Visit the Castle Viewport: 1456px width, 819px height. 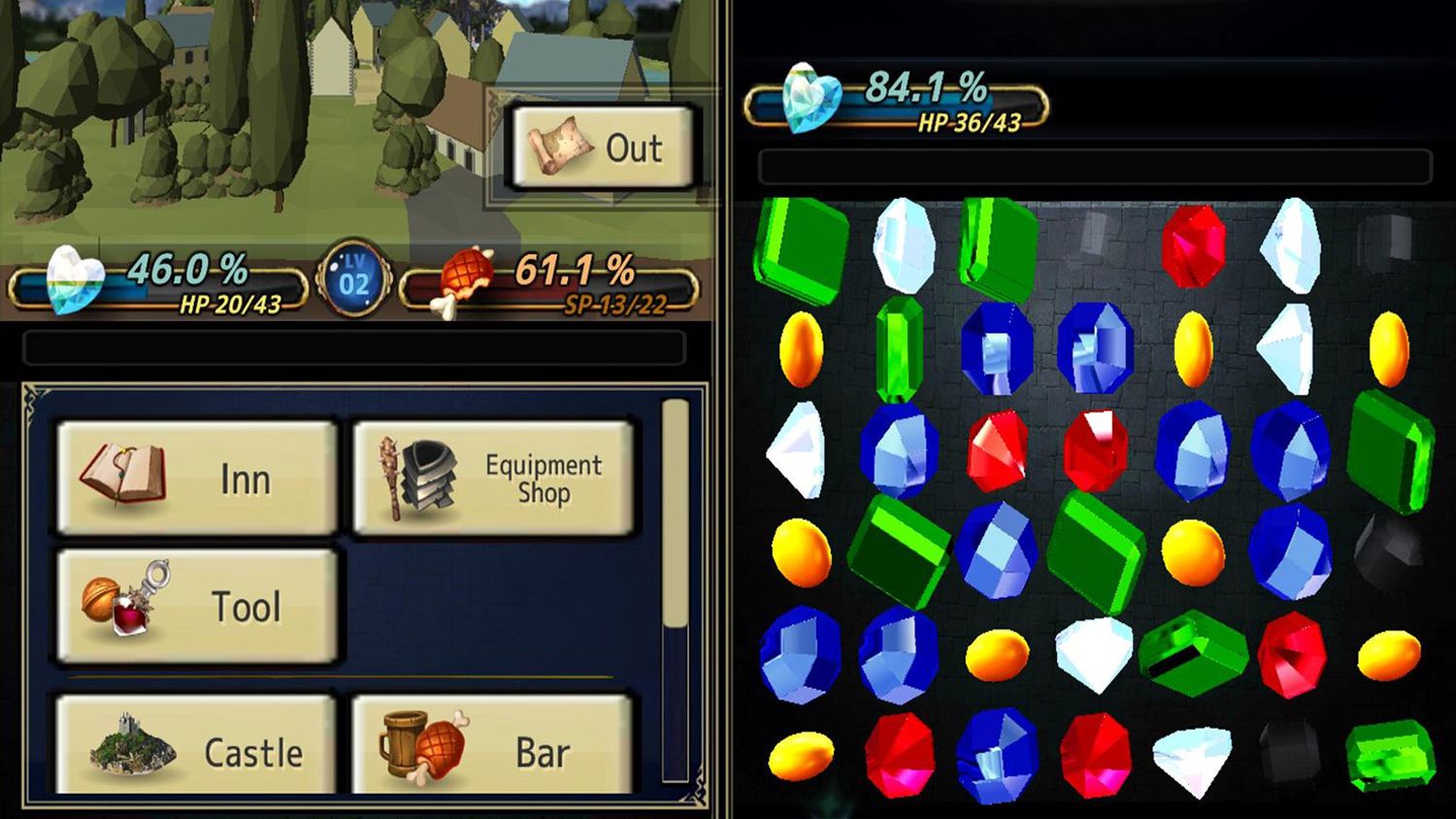(x=197, y=747)
